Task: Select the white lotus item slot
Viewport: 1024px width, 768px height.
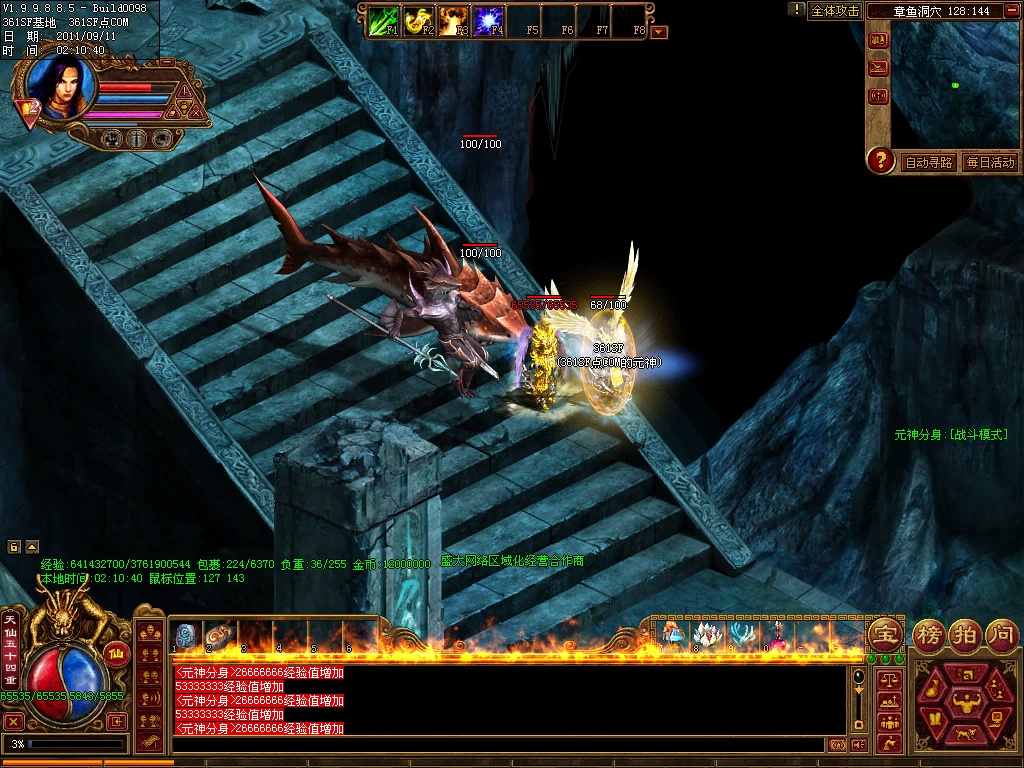Action: pyautogui.click(x=706, y=634)
